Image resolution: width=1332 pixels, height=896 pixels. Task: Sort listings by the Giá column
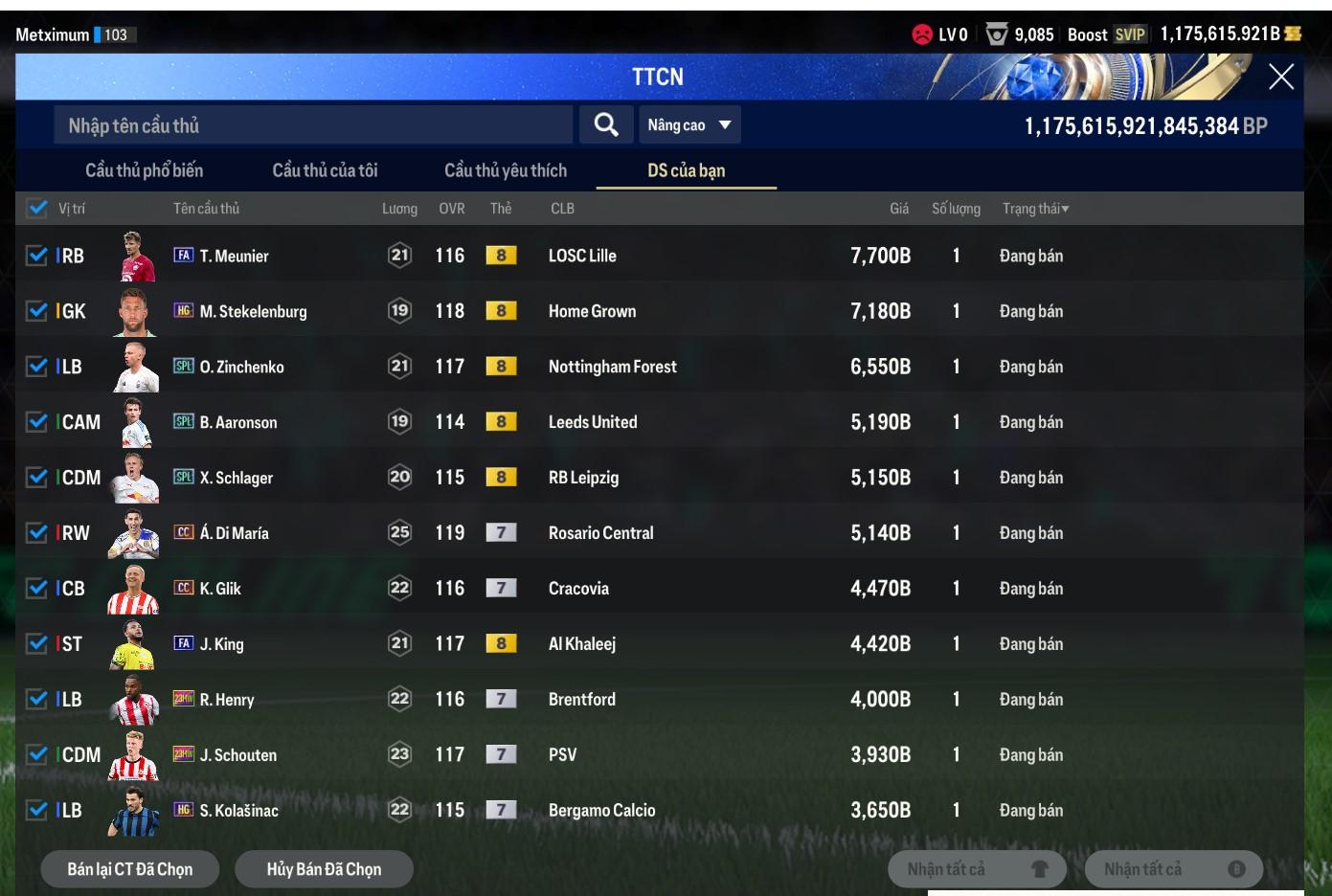898,209
